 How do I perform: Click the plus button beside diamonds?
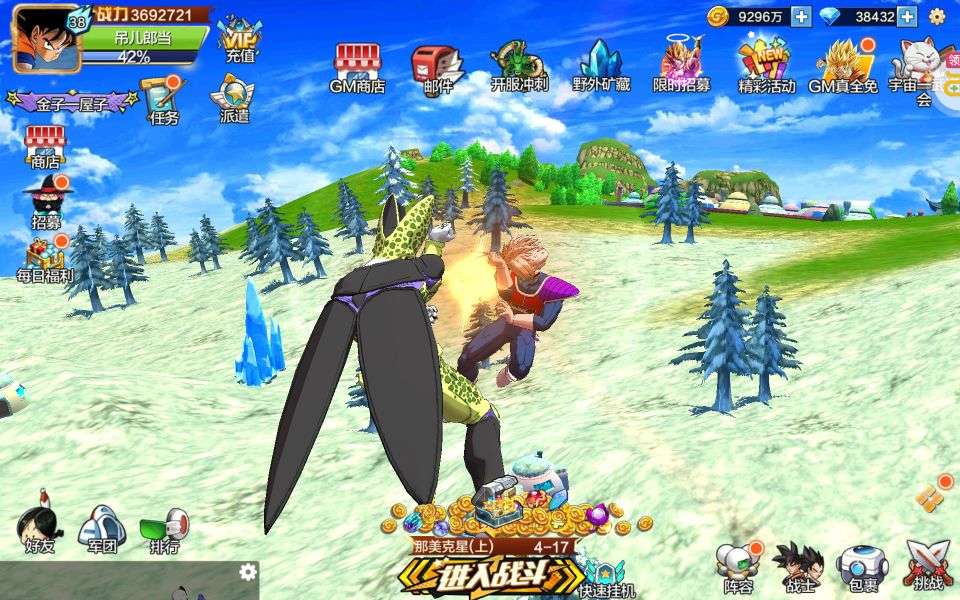click(907, 16)
